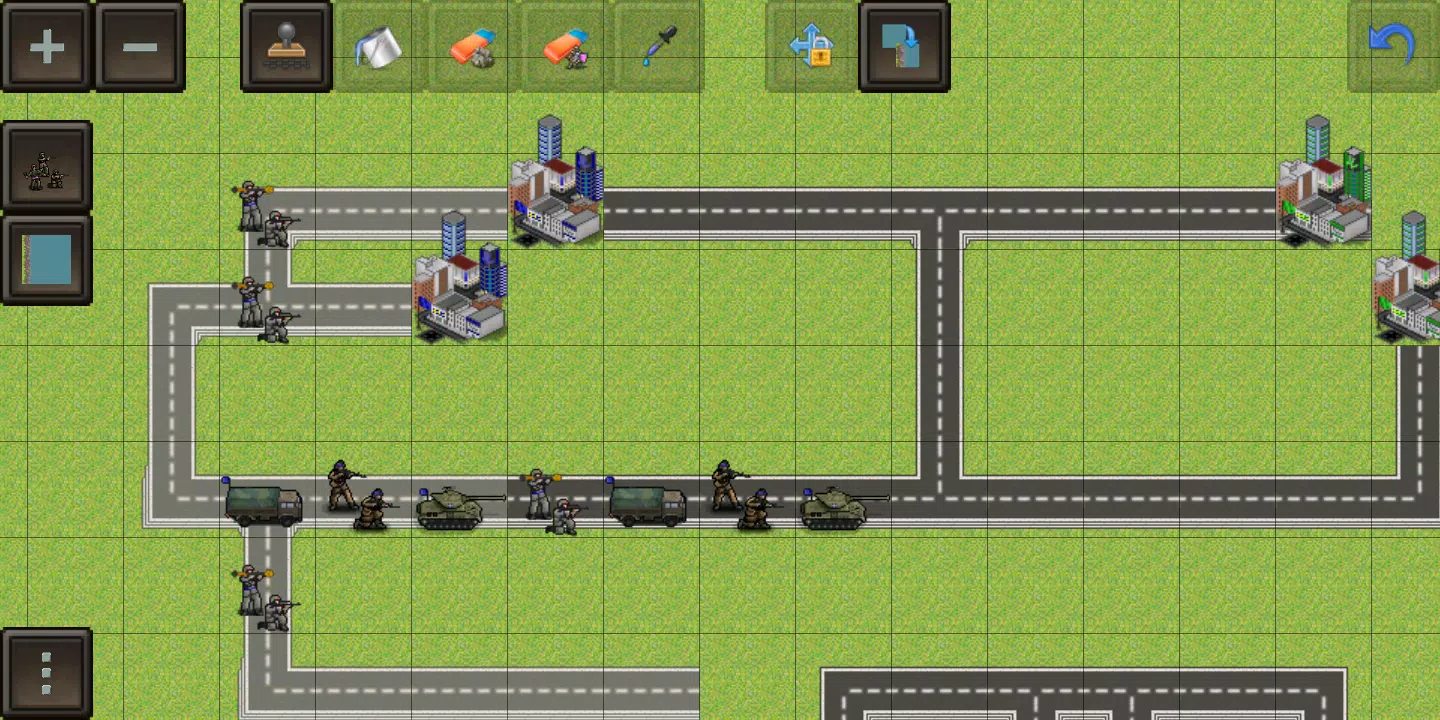Zoom in on the map
The height and width of the screenshot is (720, 1440).
[45, 45]
